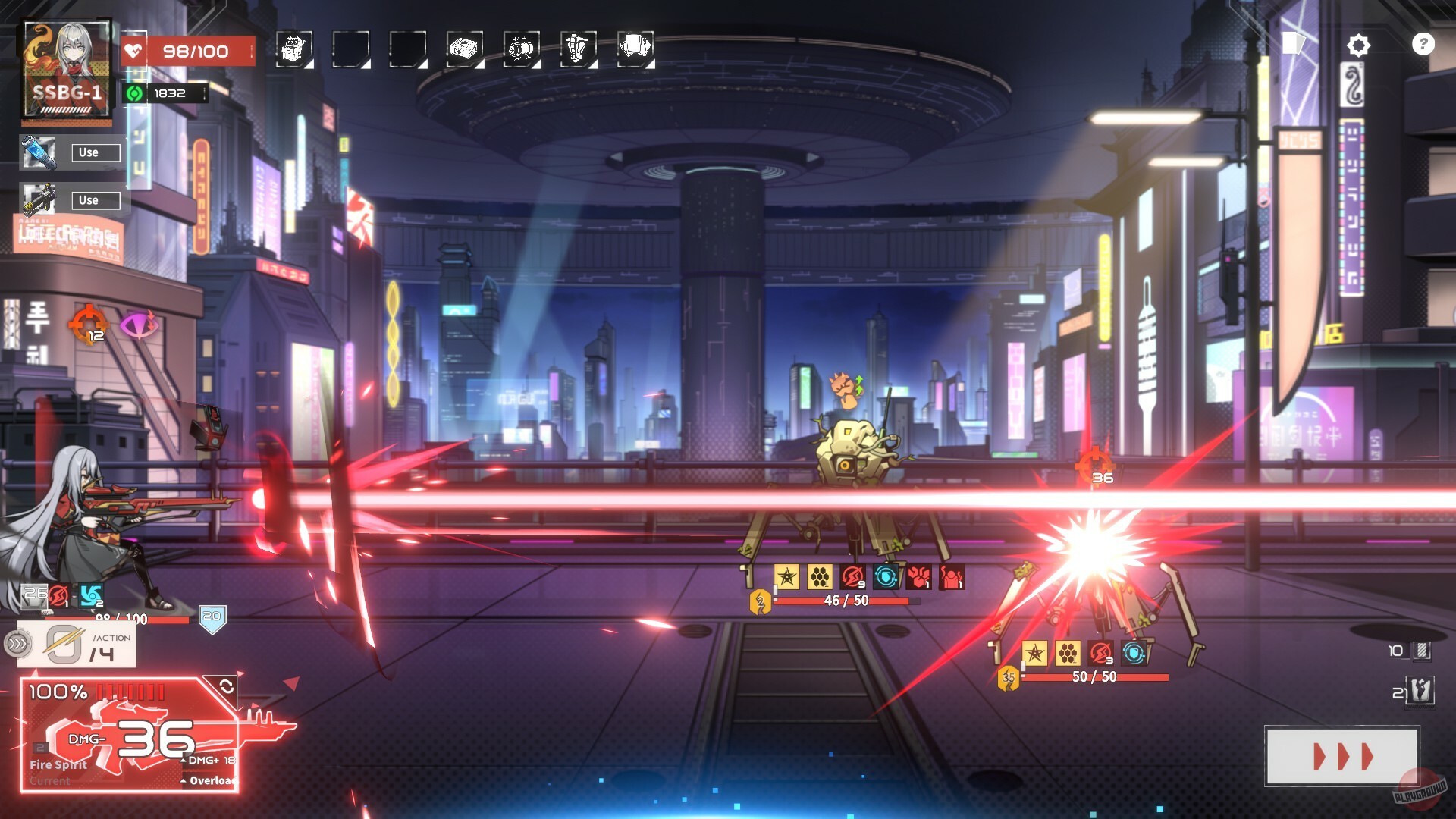Click the end turn triple-arrow button
The width and height of the screenshot is (1456, 819).
tap(1341, 756)
